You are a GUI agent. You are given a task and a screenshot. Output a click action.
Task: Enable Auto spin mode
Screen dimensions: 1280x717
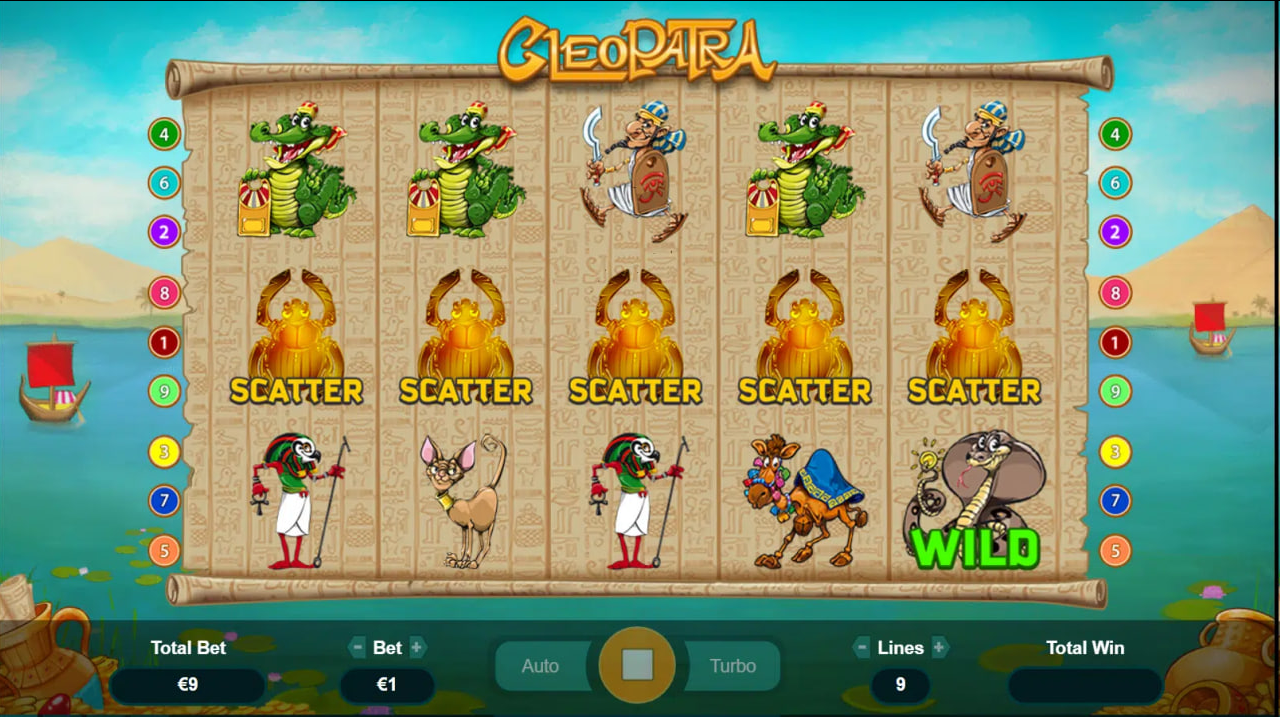[x=540, y=666]
